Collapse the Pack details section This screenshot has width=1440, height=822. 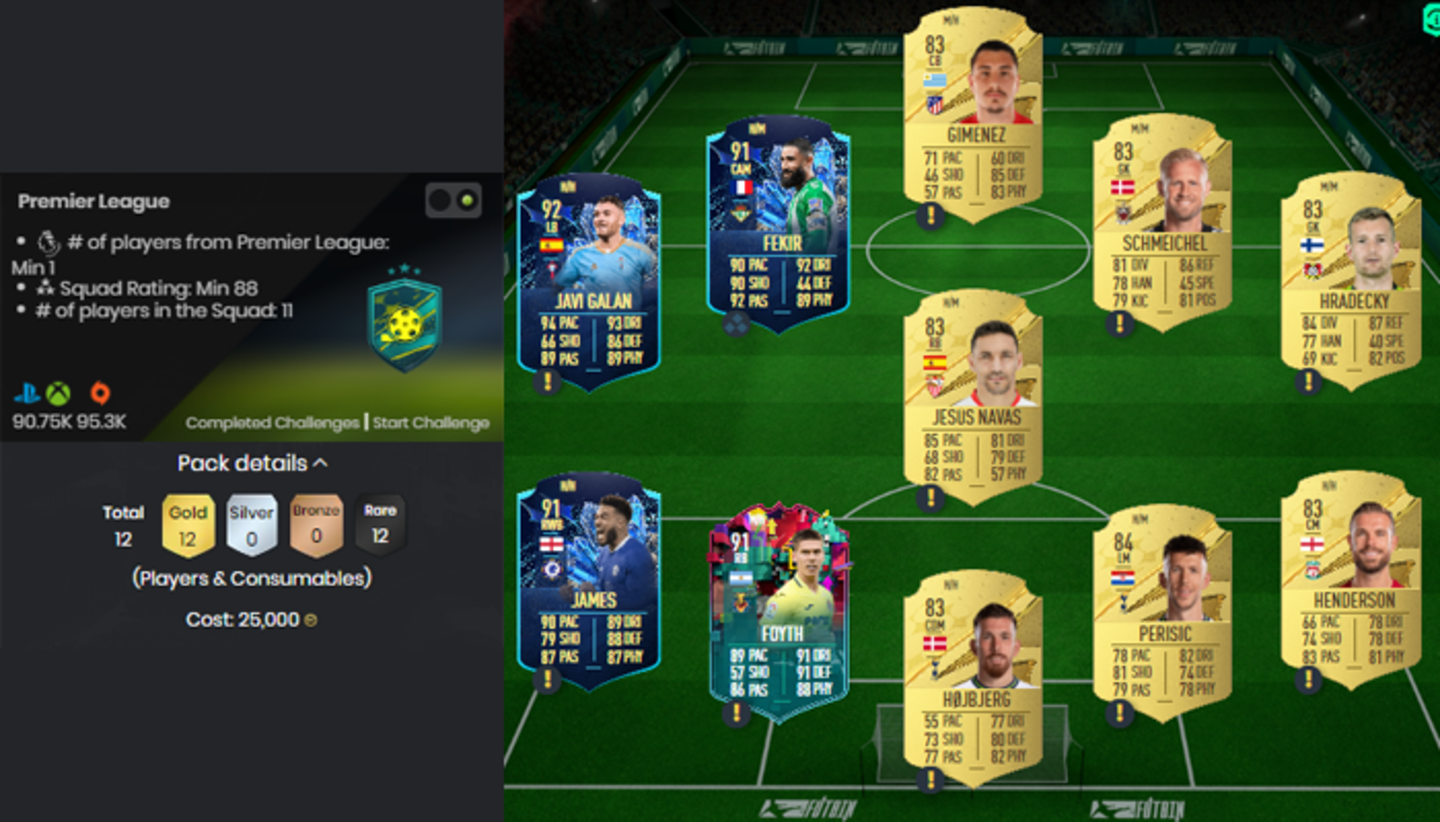250,463
